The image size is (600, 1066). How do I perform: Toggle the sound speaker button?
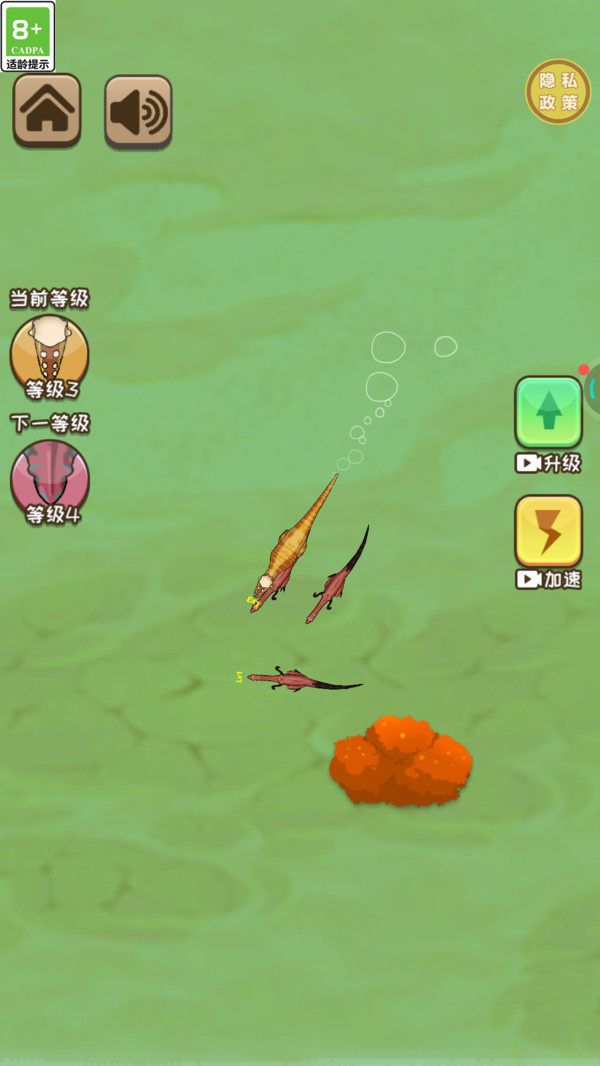pyautogui.click(x=138, y=112)
